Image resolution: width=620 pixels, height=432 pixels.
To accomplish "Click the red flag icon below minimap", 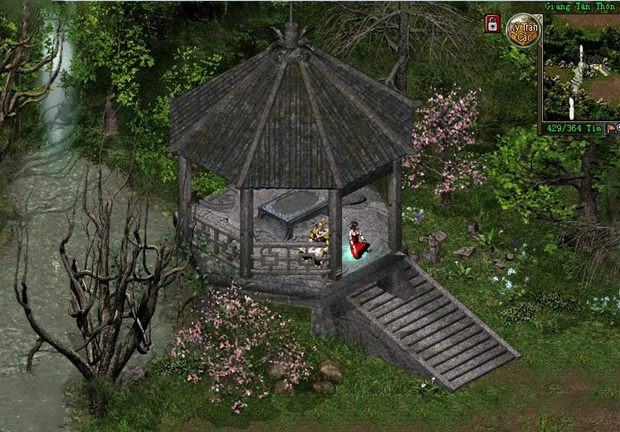I will click(x=609, y=128).
